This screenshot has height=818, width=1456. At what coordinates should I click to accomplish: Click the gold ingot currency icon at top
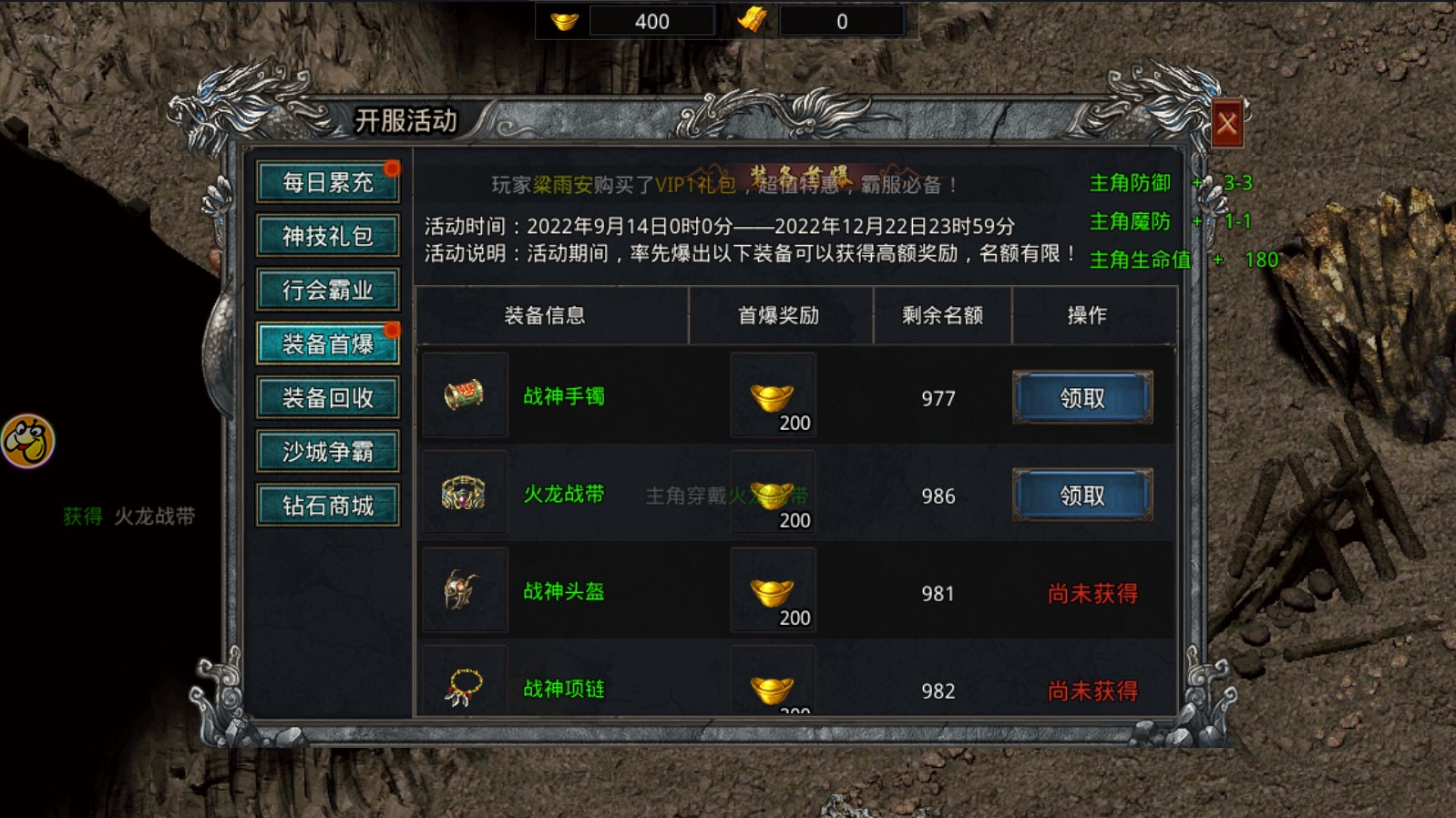click(x=565, y=20)
